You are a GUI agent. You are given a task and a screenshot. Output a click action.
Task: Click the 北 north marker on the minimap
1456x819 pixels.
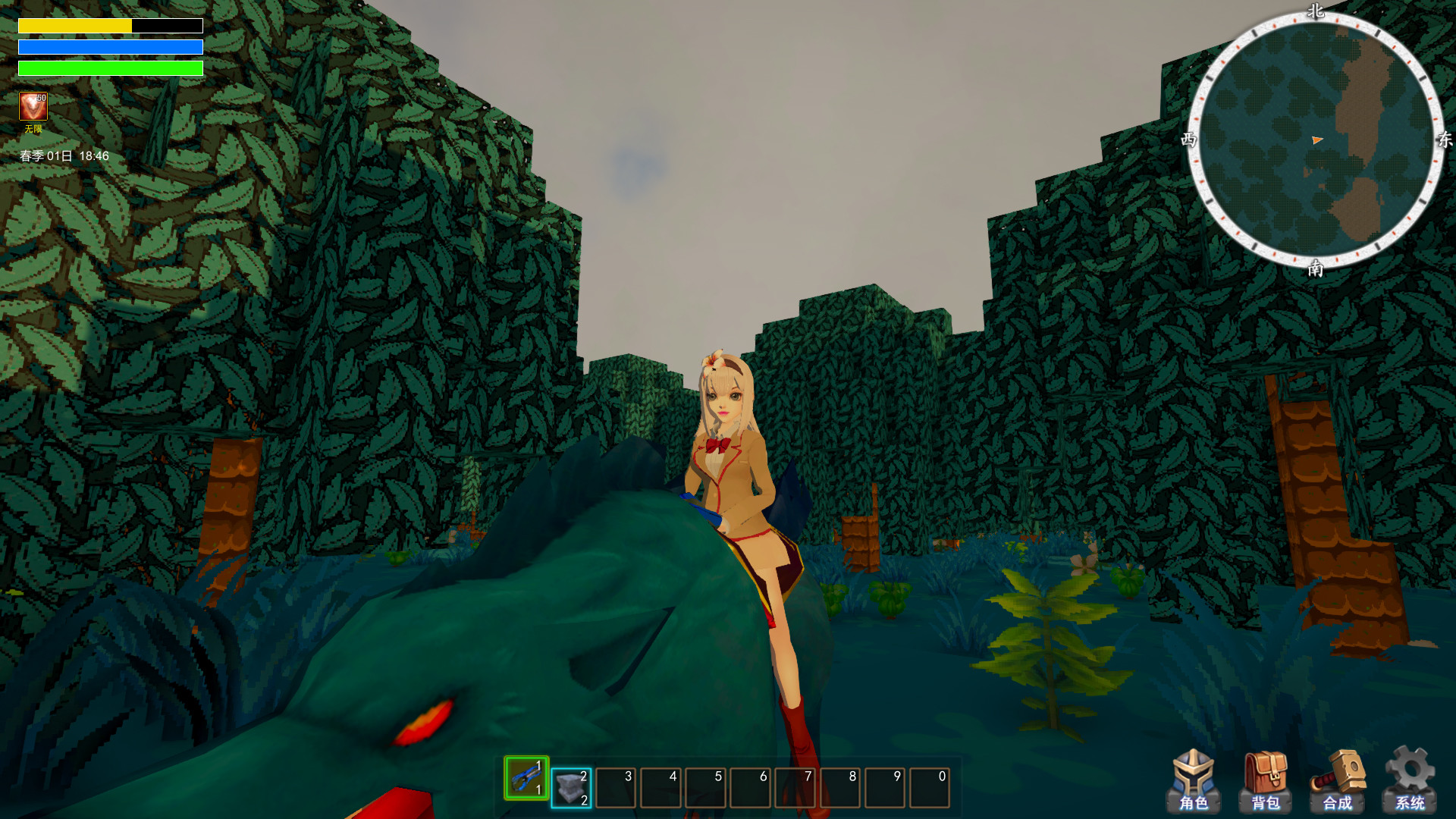coord(1316,12)
